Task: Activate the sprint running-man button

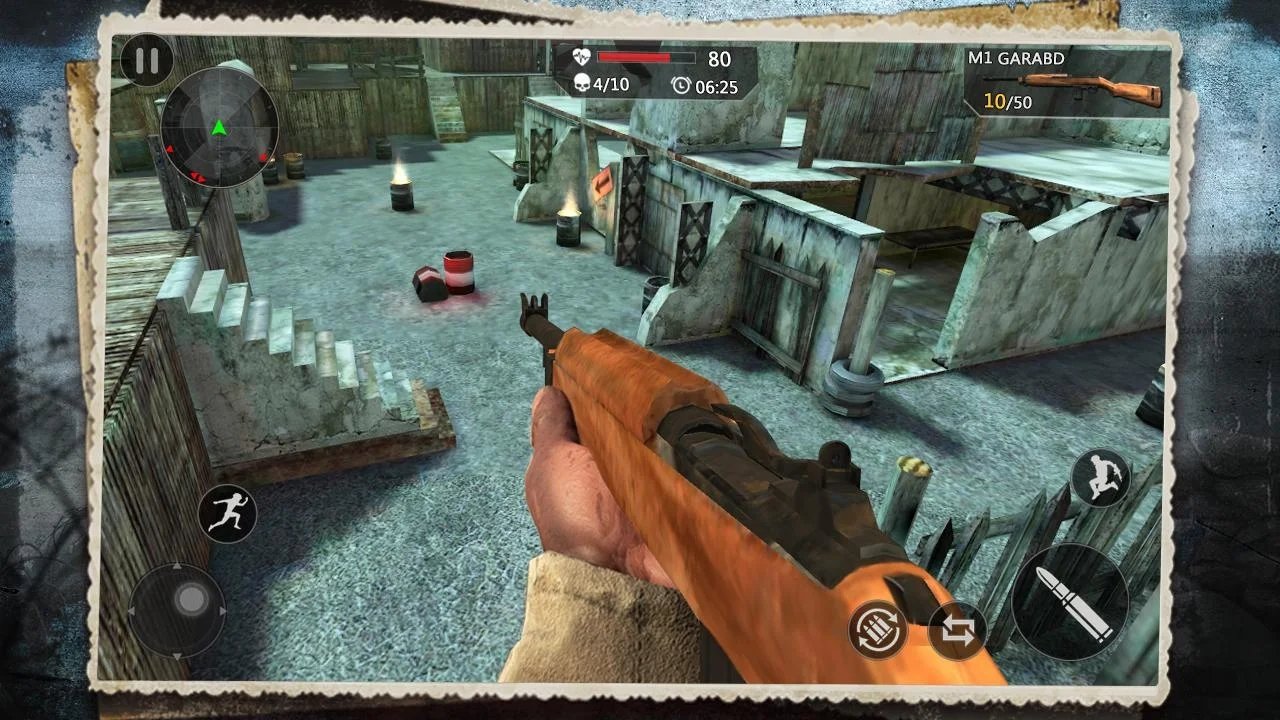Action: (227, 514)
